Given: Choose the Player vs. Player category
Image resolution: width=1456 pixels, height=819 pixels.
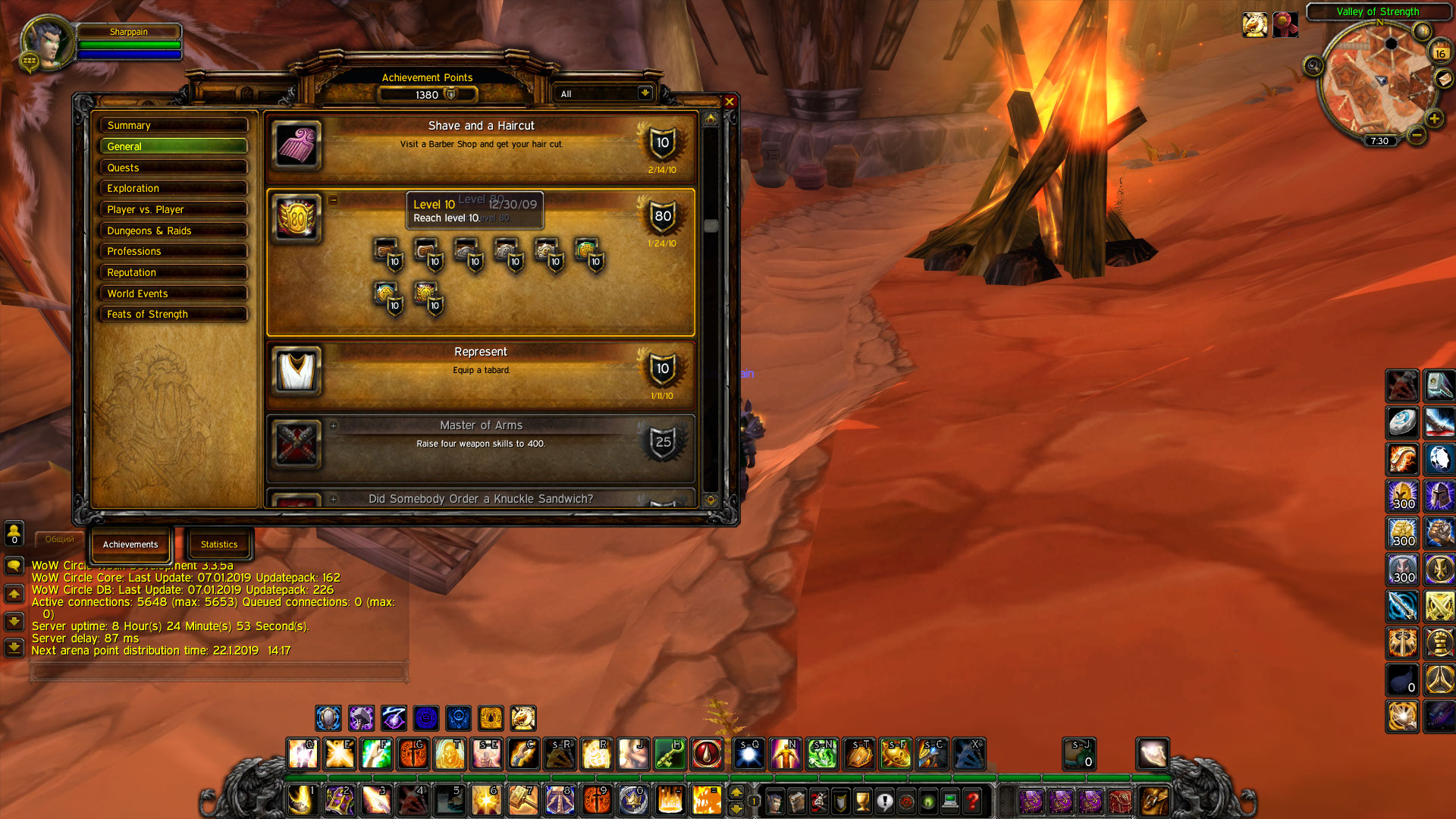Looking at the screenshot, I should [x=174, y=209].
